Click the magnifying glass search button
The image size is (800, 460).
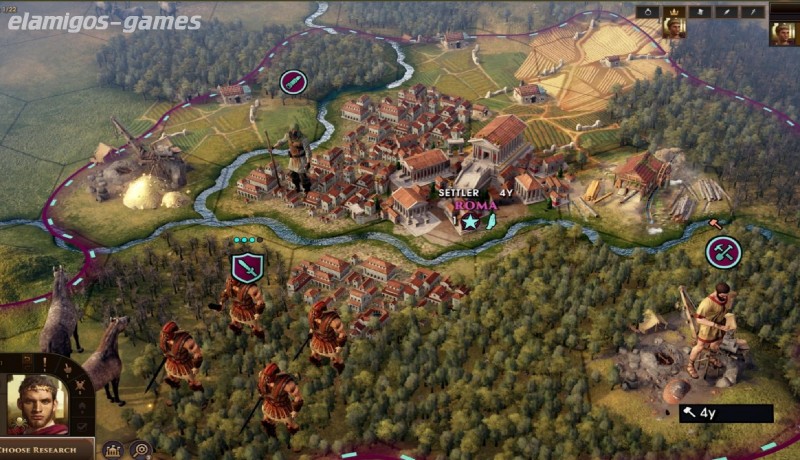[141, 450]
